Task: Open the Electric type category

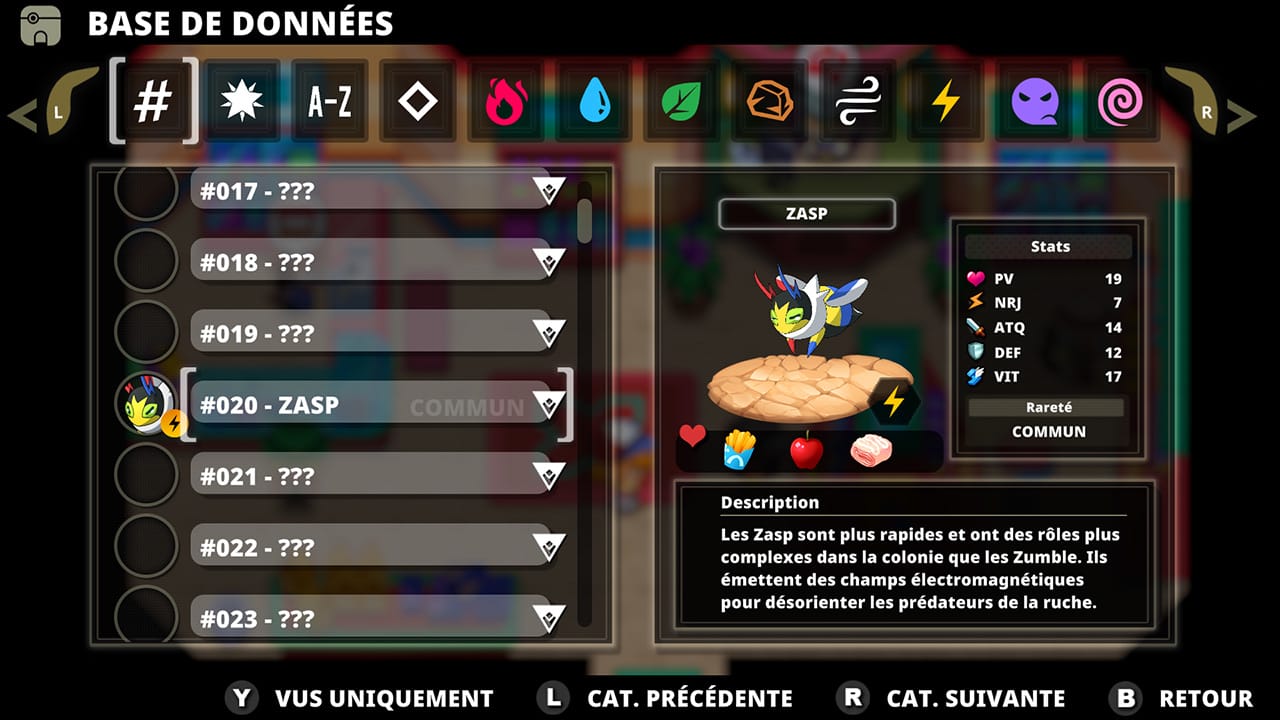Action: click(x=945, y=101)
